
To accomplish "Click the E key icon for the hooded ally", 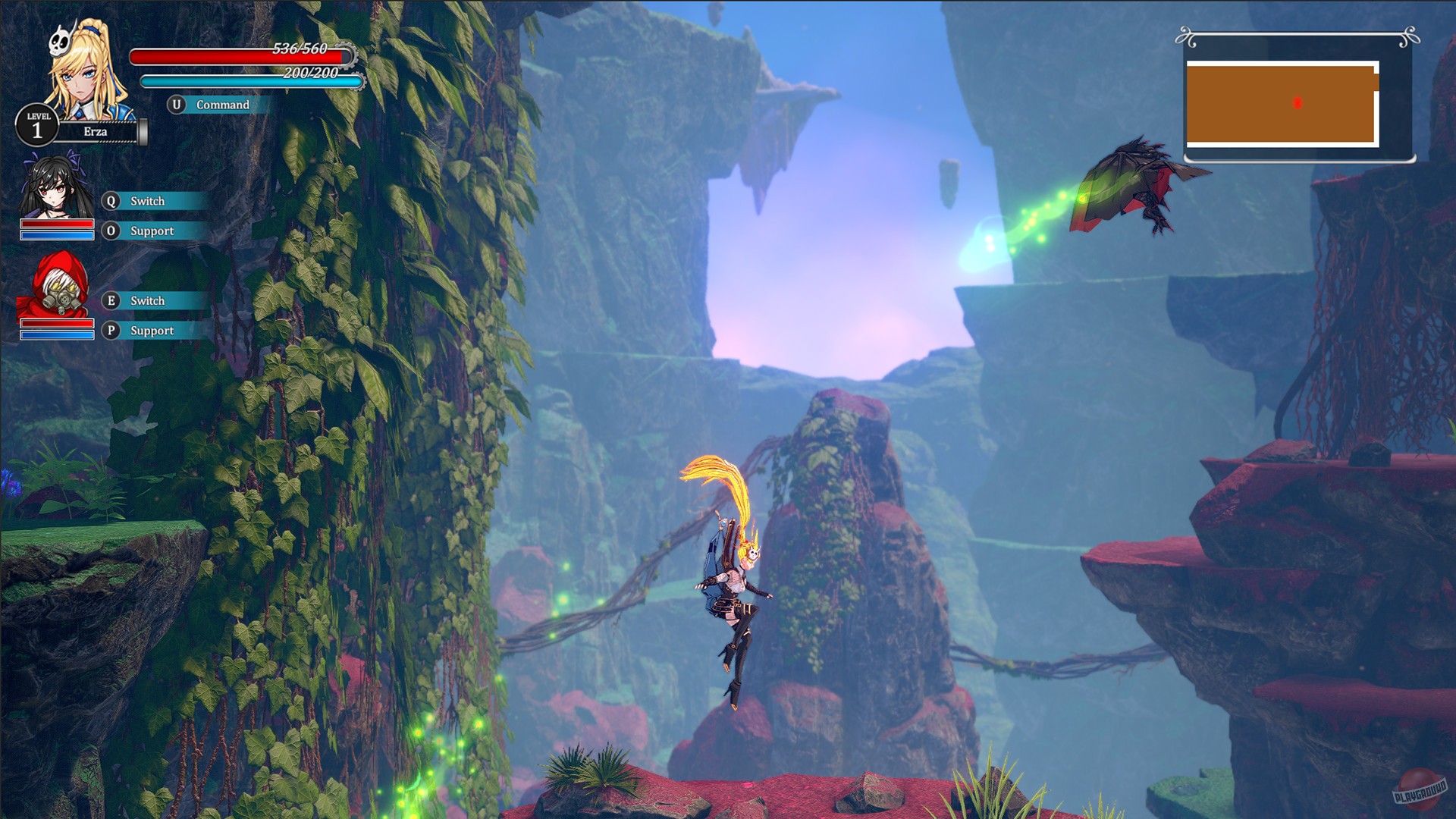I will tap(110, 300).
